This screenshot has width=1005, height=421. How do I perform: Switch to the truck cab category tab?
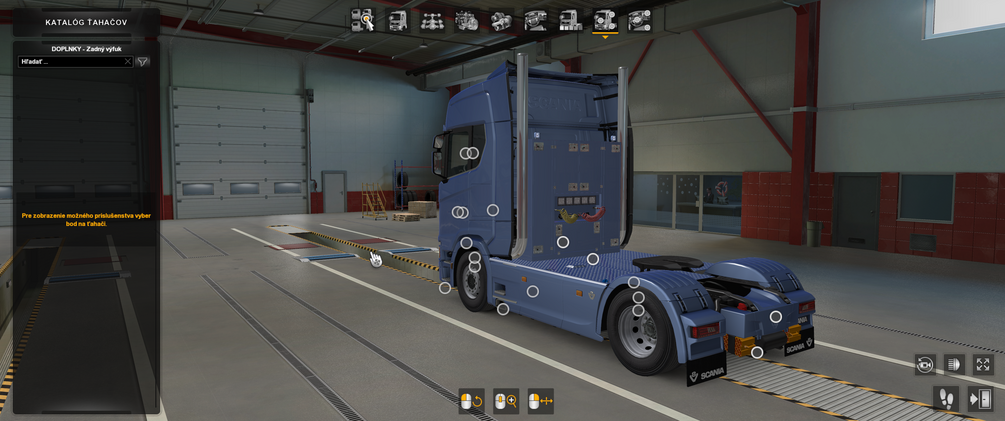coord(397,20)
